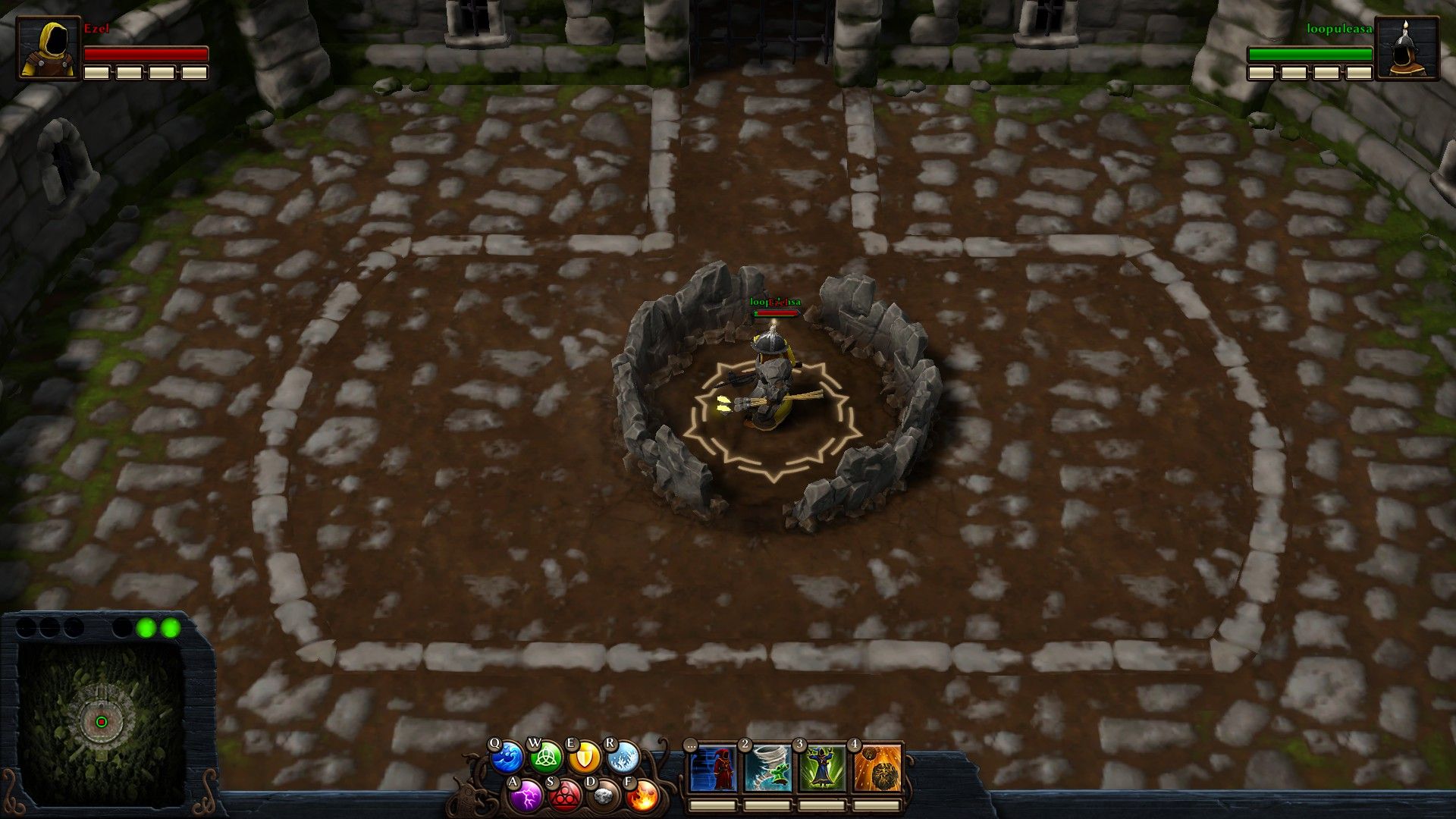Choose the grey Earth rock element orb

tap(604, 795)
